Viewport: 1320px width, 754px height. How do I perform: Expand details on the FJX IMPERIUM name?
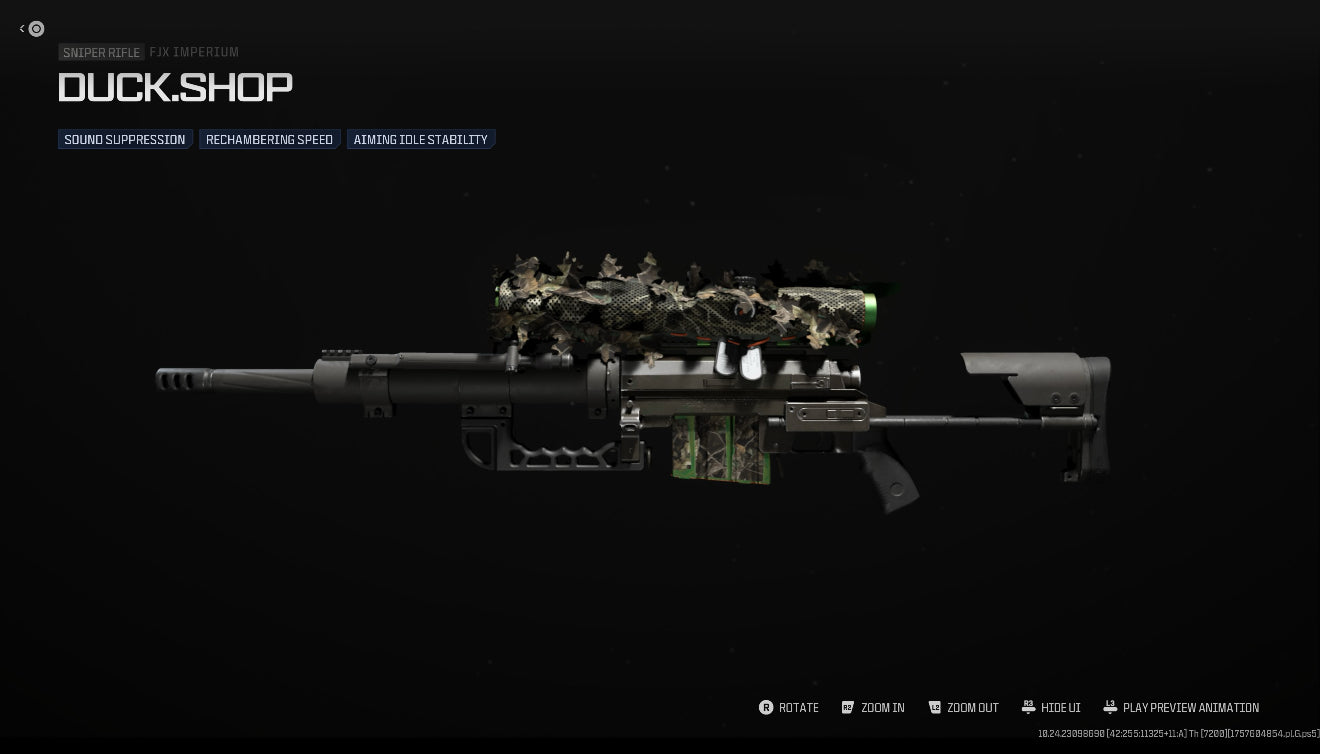[x=194, y=52]
